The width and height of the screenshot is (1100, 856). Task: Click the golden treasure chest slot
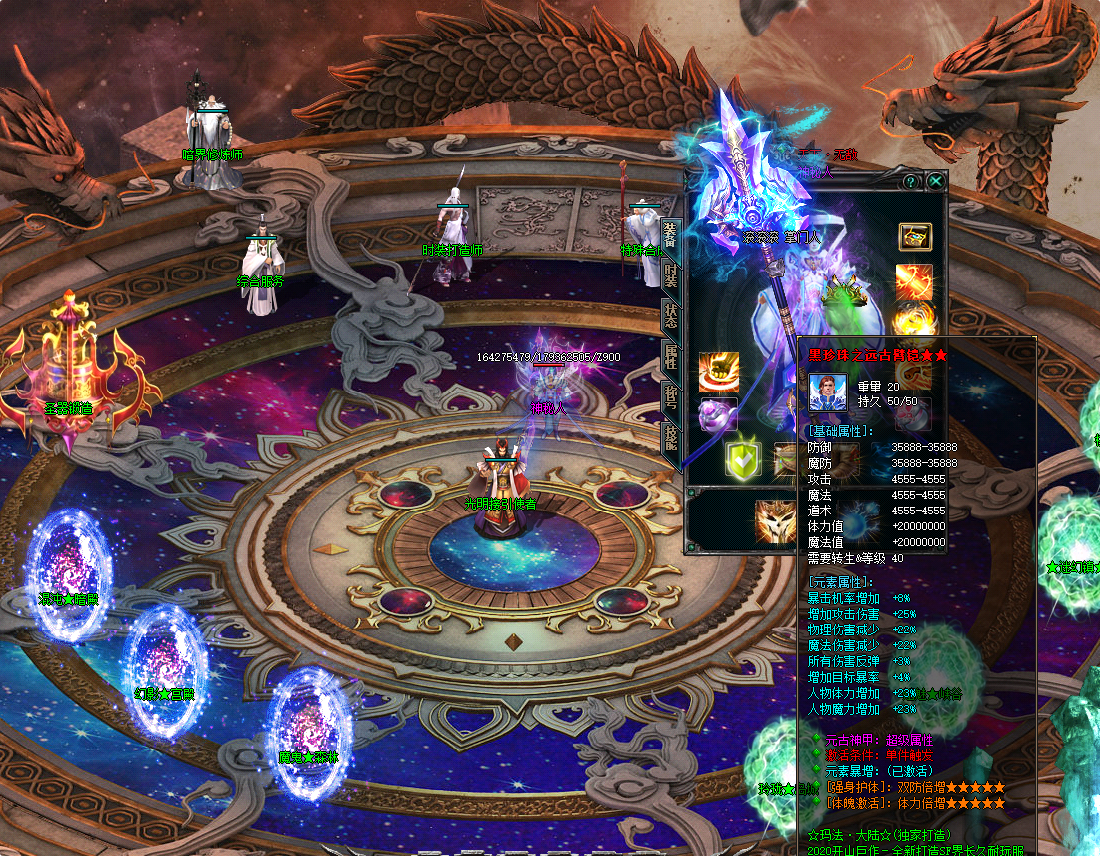point(914,237)
